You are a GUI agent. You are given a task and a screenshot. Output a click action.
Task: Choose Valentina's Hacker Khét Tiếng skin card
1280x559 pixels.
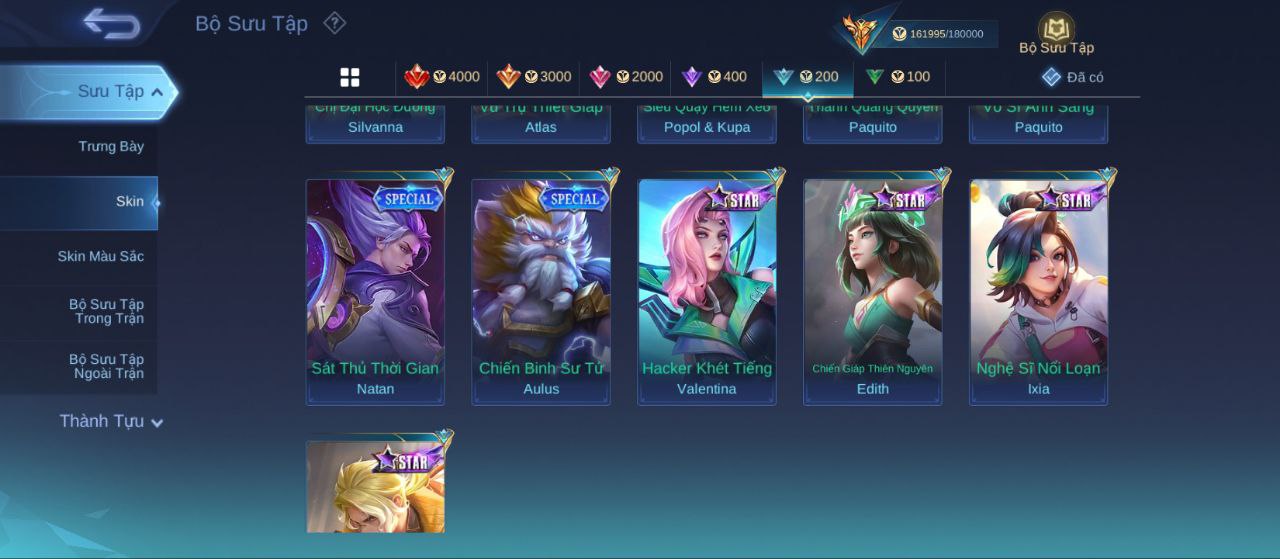[707, 291]
